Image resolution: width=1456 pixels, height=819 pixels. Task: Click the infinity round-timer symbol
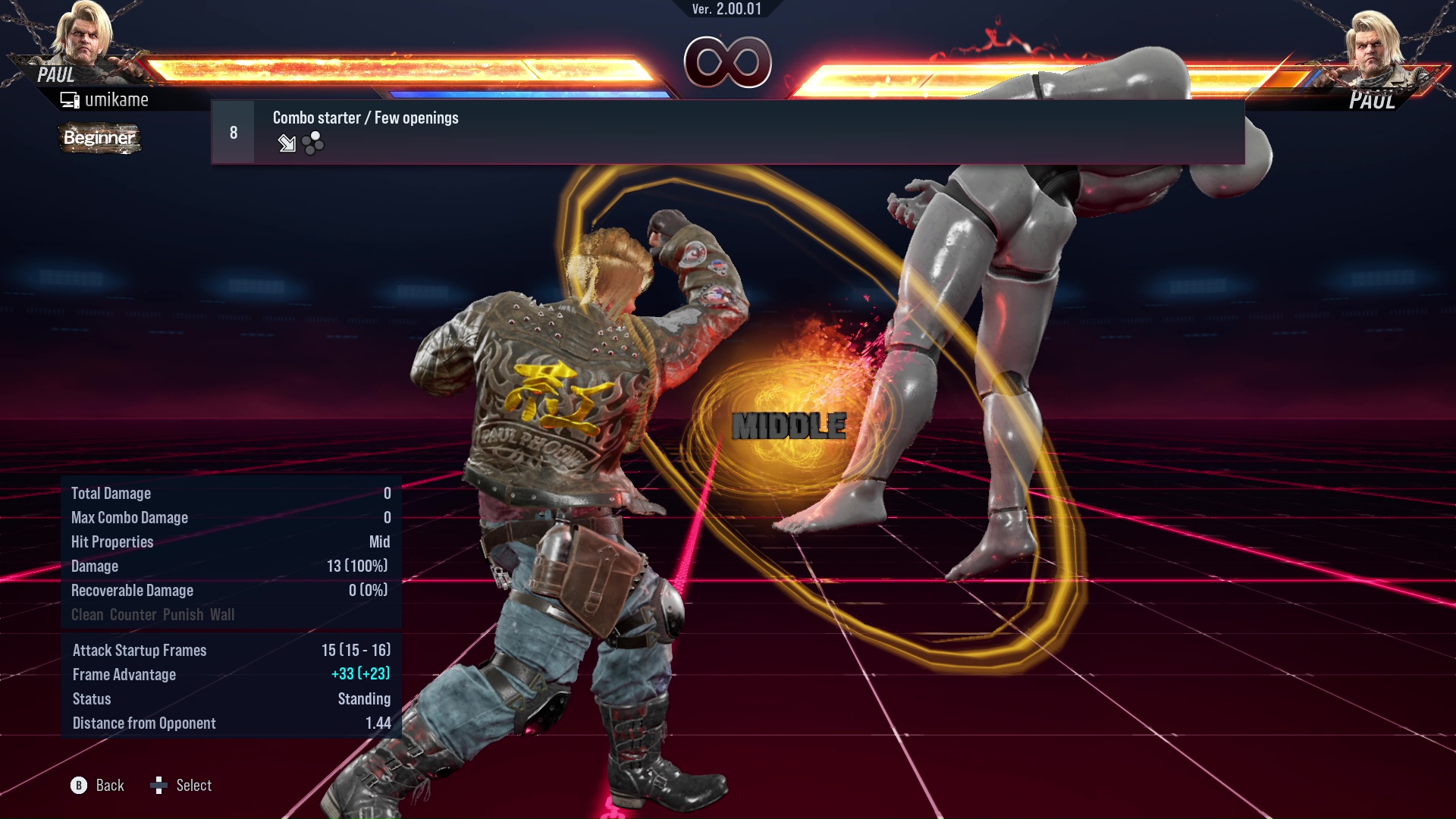click(728, 64)
